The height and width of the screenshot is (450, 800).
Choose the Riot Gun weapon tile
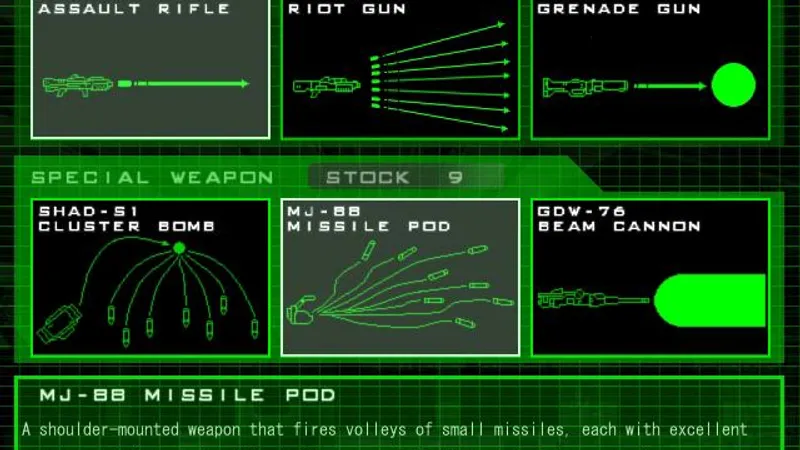point(400,70)
